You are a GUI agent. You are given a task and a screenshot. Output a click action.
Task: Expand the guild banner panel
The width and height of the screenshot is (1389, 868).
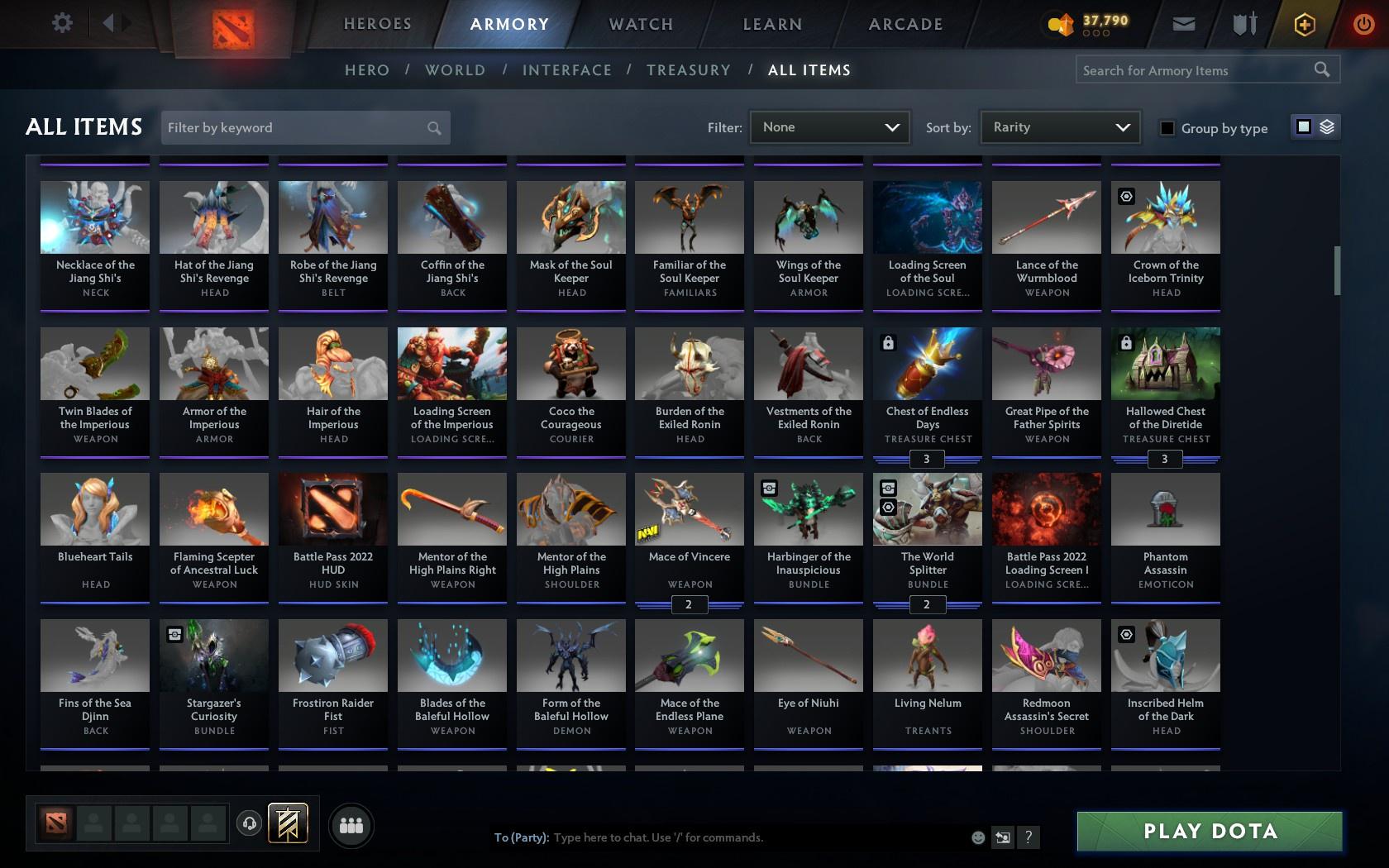click(287, 823)
